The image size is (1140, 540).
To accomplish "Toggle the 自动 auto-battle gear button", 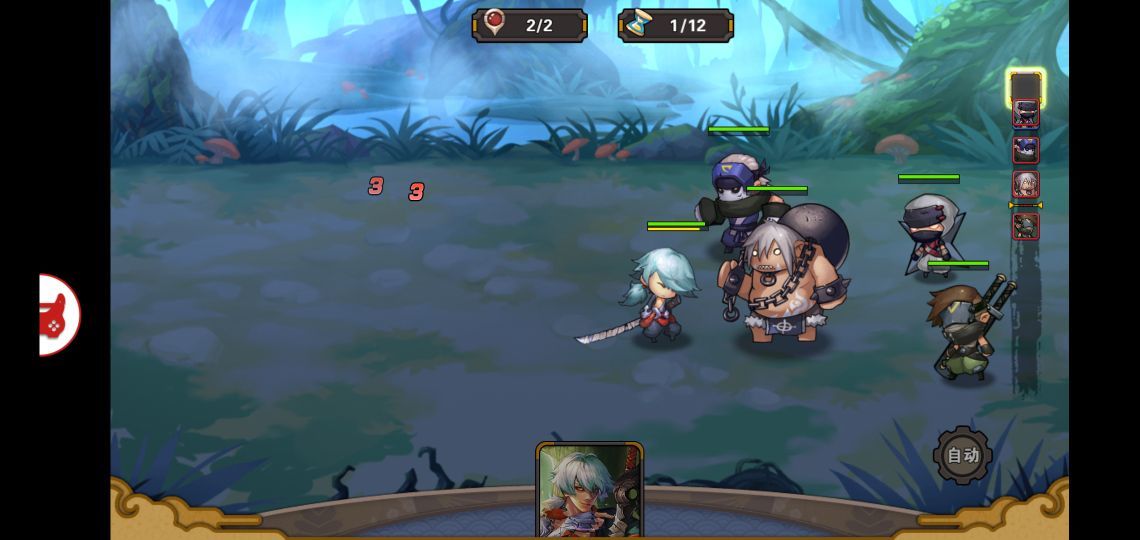I will pos(962,456).
